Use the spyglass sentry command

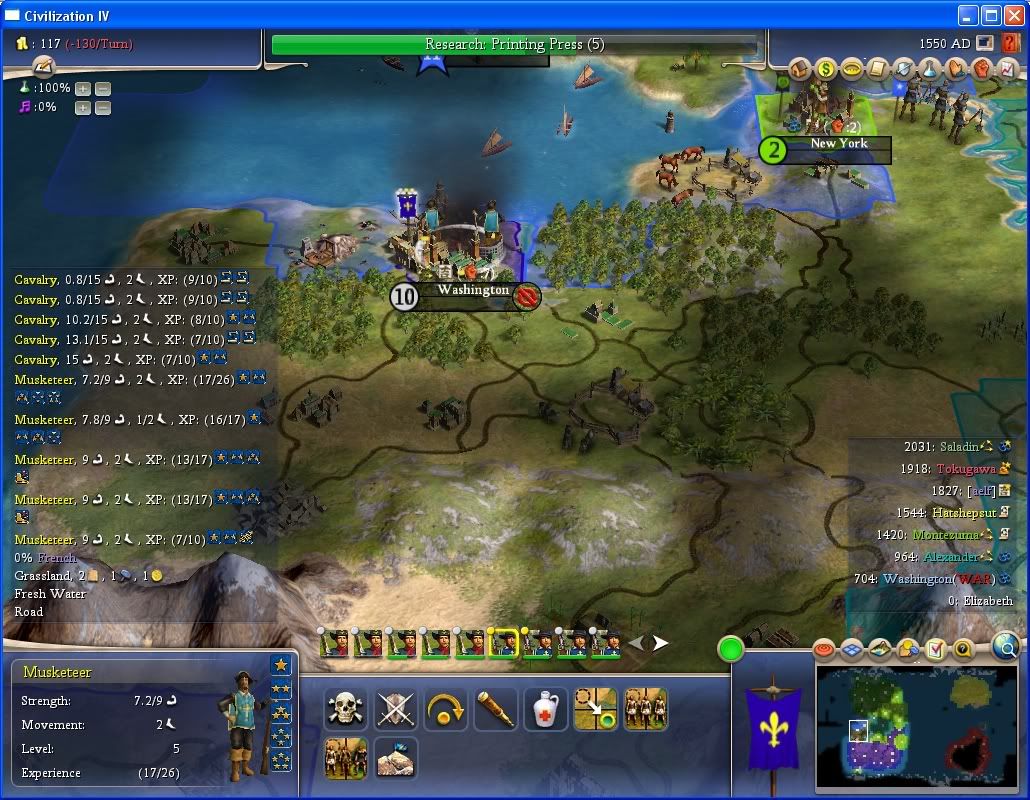tap(495, 709)
